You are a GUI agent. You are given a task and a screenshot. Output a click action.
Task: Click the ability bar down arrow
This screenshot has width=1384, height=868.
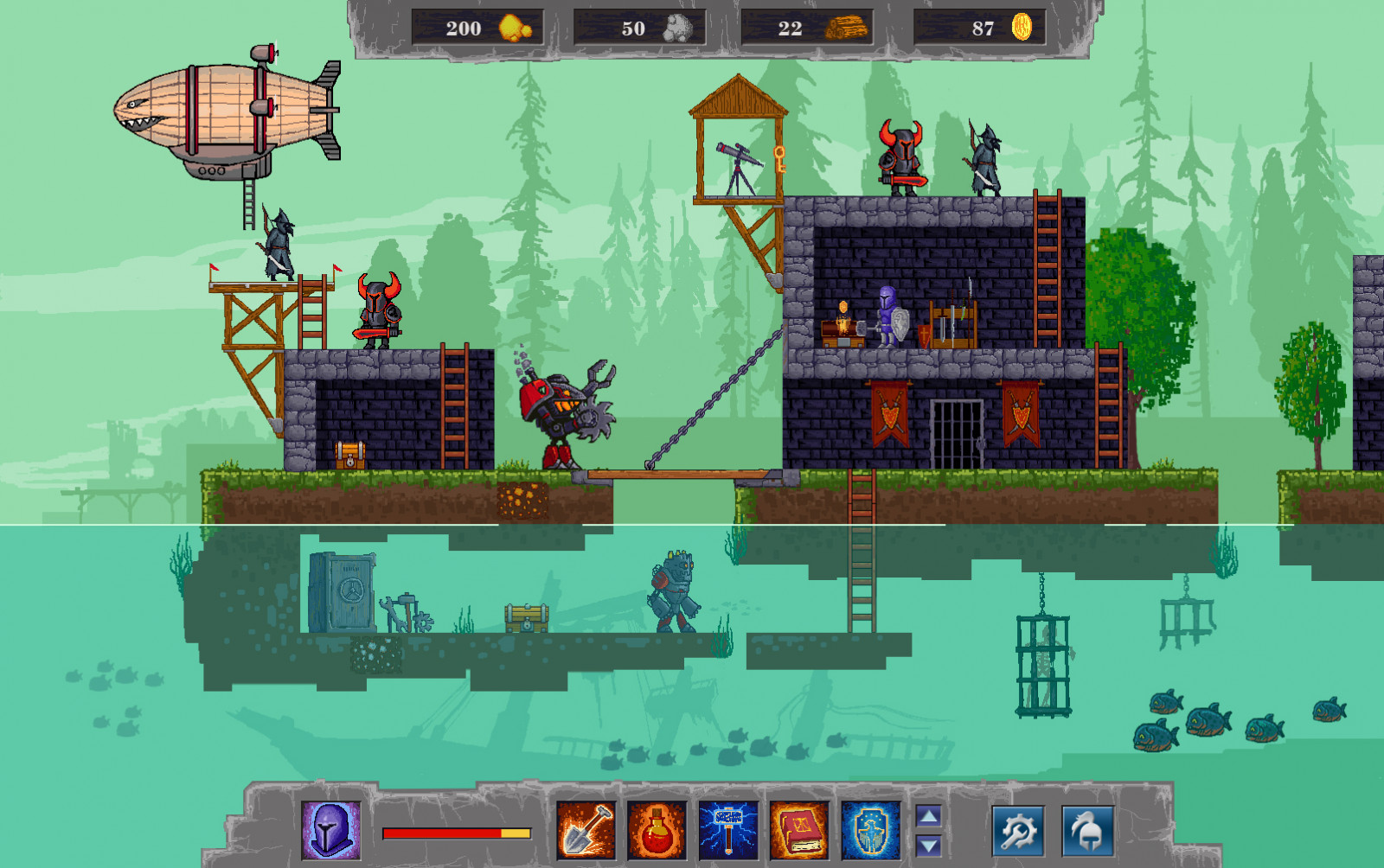click(x=928, y=846)
